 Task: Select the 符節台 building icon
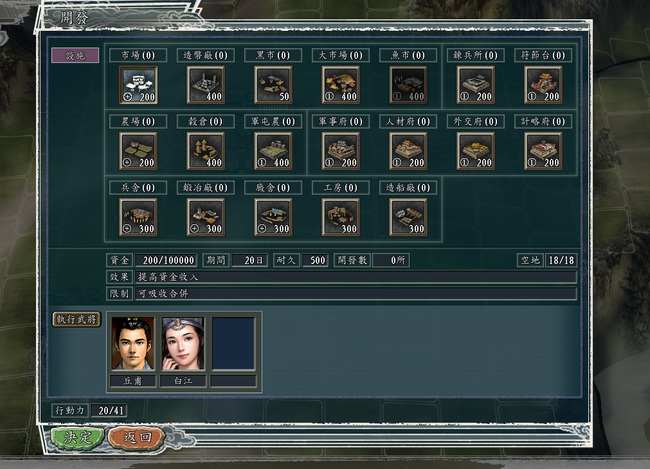(543, 84)
